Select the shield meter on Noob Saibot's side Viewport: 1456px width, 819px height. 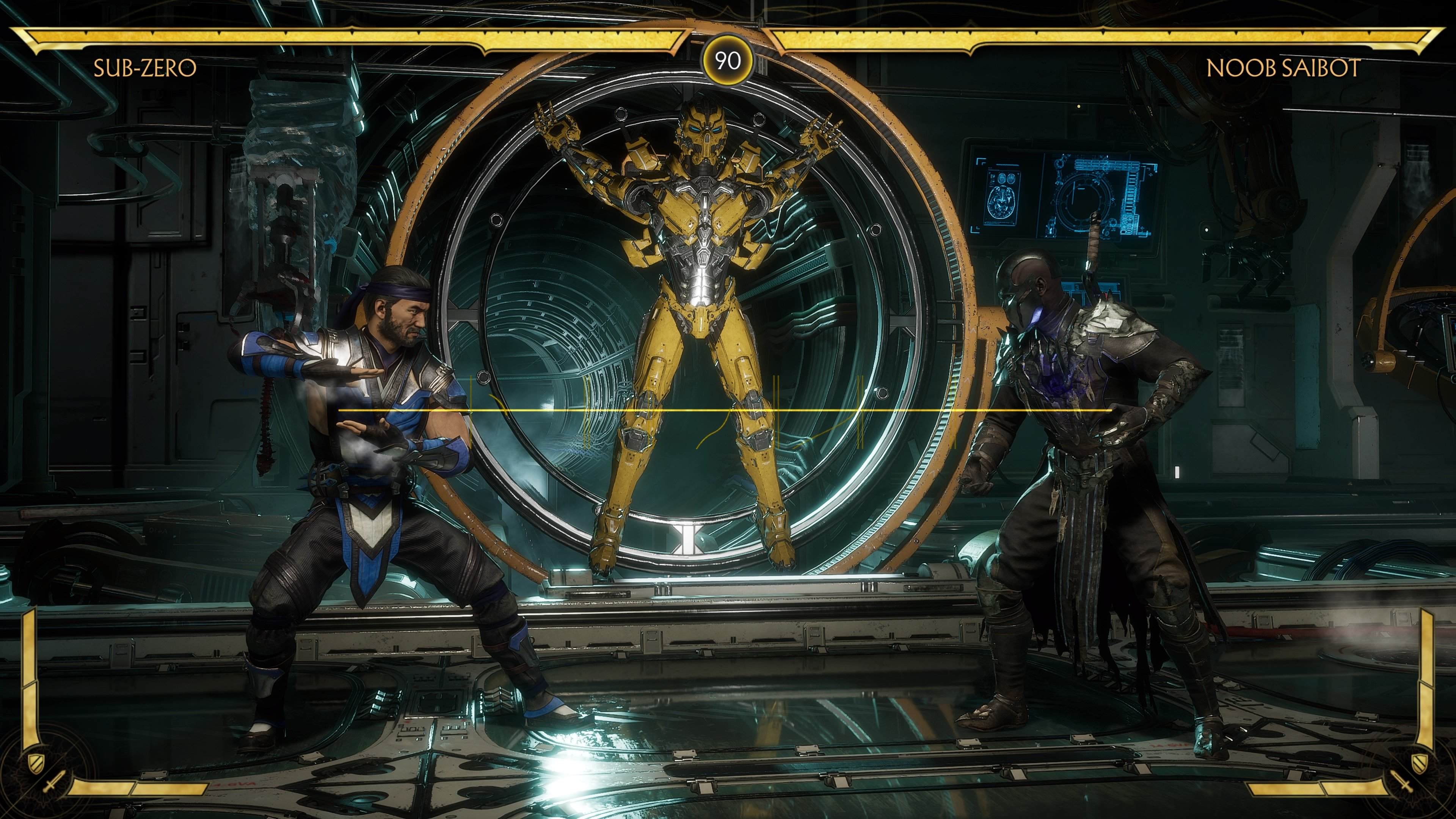pos(1419,764)
